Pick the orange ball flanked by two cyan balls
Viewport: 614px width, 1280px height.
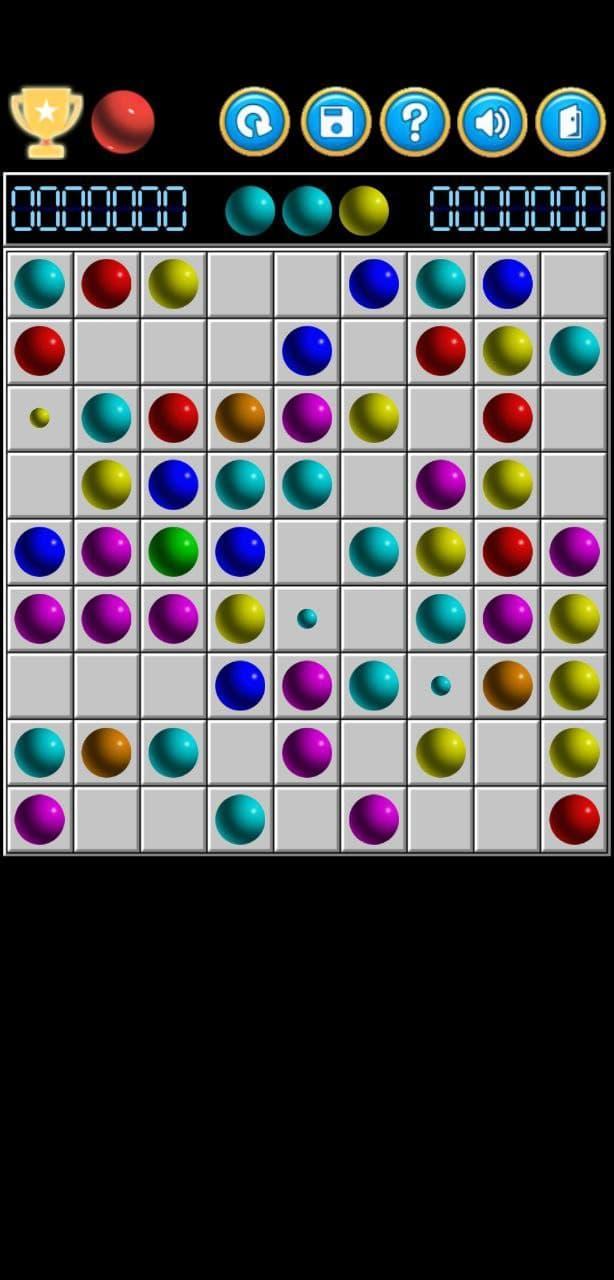106,753
